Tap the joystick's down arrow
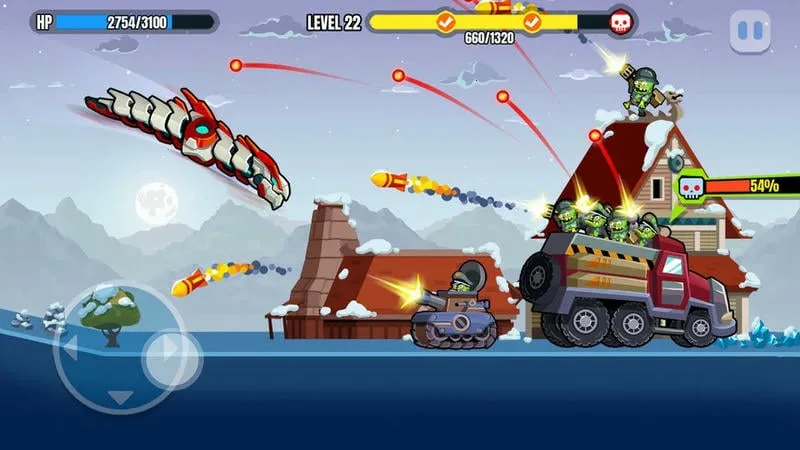 120,397
